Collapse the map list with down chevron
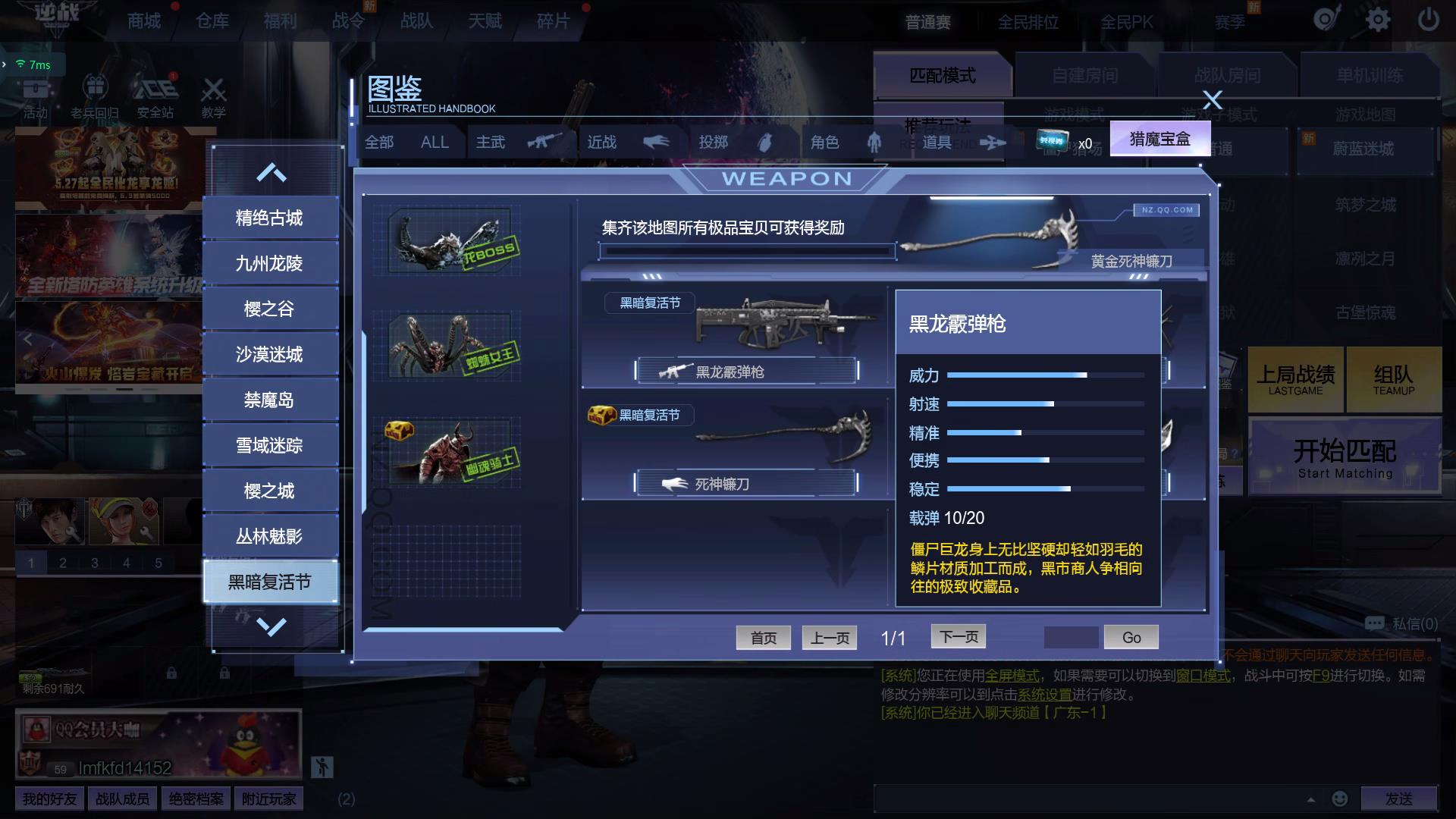 (x=271, y=626)
